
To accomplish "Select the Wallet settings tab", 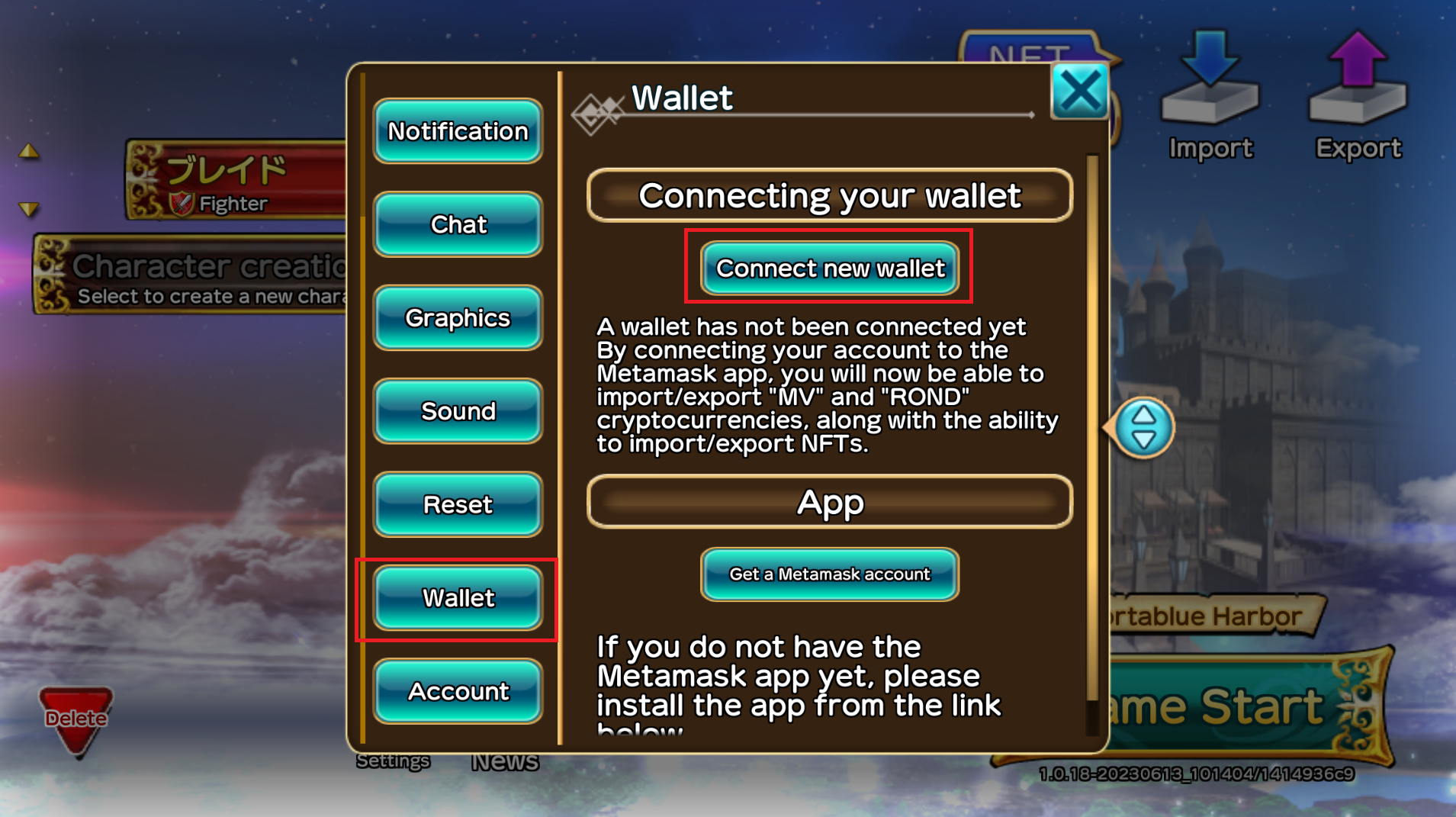I will [x=458, y=598].
